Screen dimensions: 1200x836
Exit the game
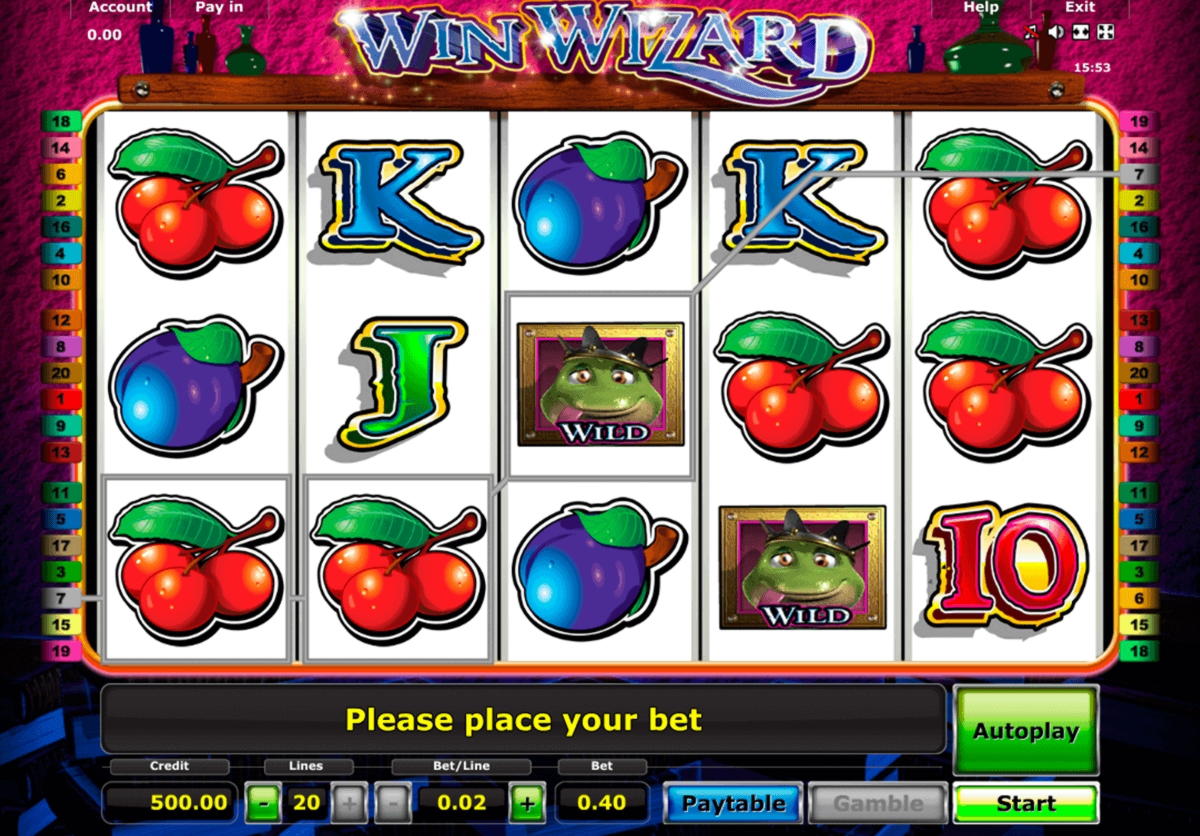[1080, 8]
